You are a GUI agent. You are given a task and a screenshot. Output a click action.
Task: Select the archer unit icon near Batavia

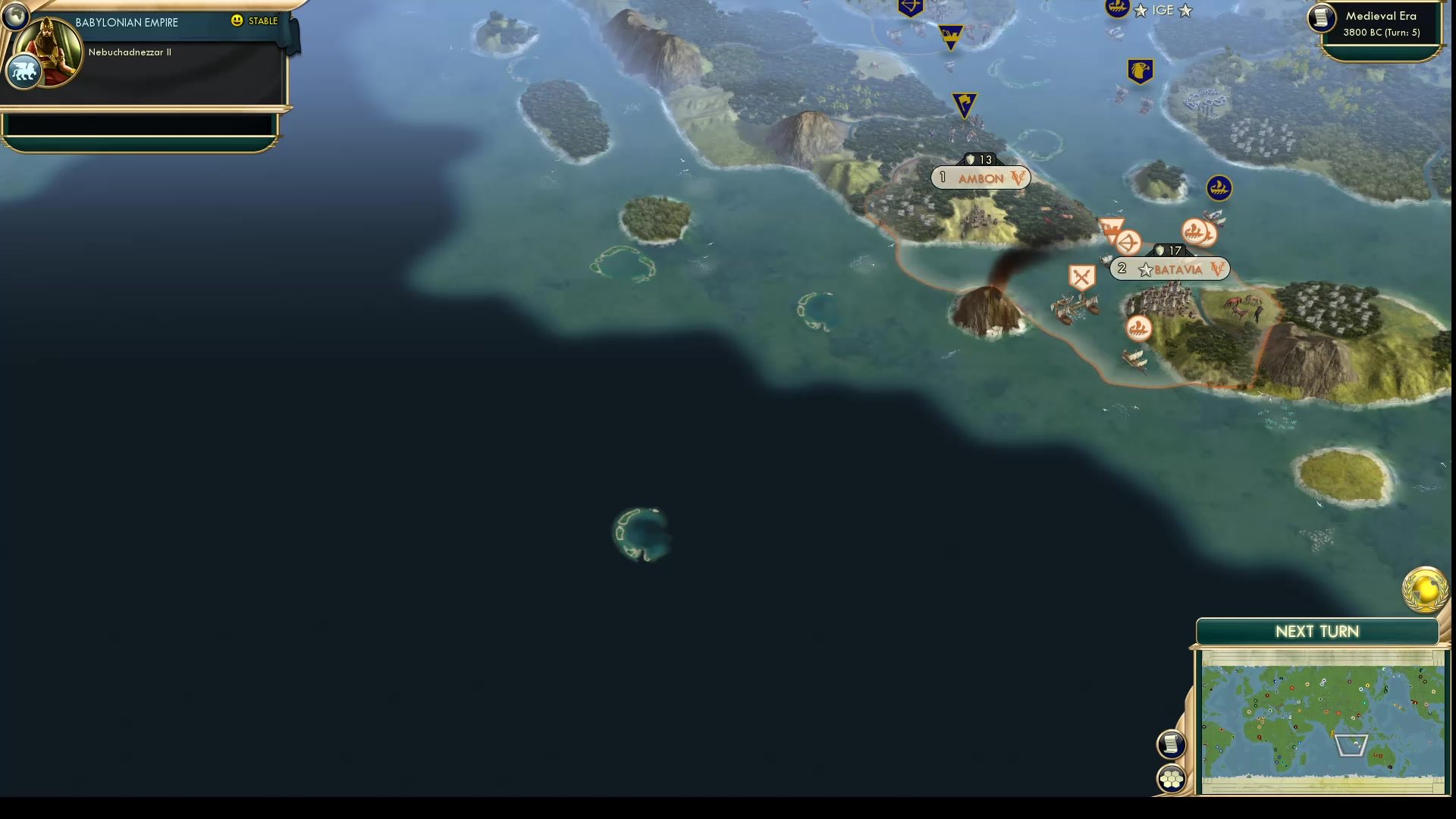click(1129, 243)
